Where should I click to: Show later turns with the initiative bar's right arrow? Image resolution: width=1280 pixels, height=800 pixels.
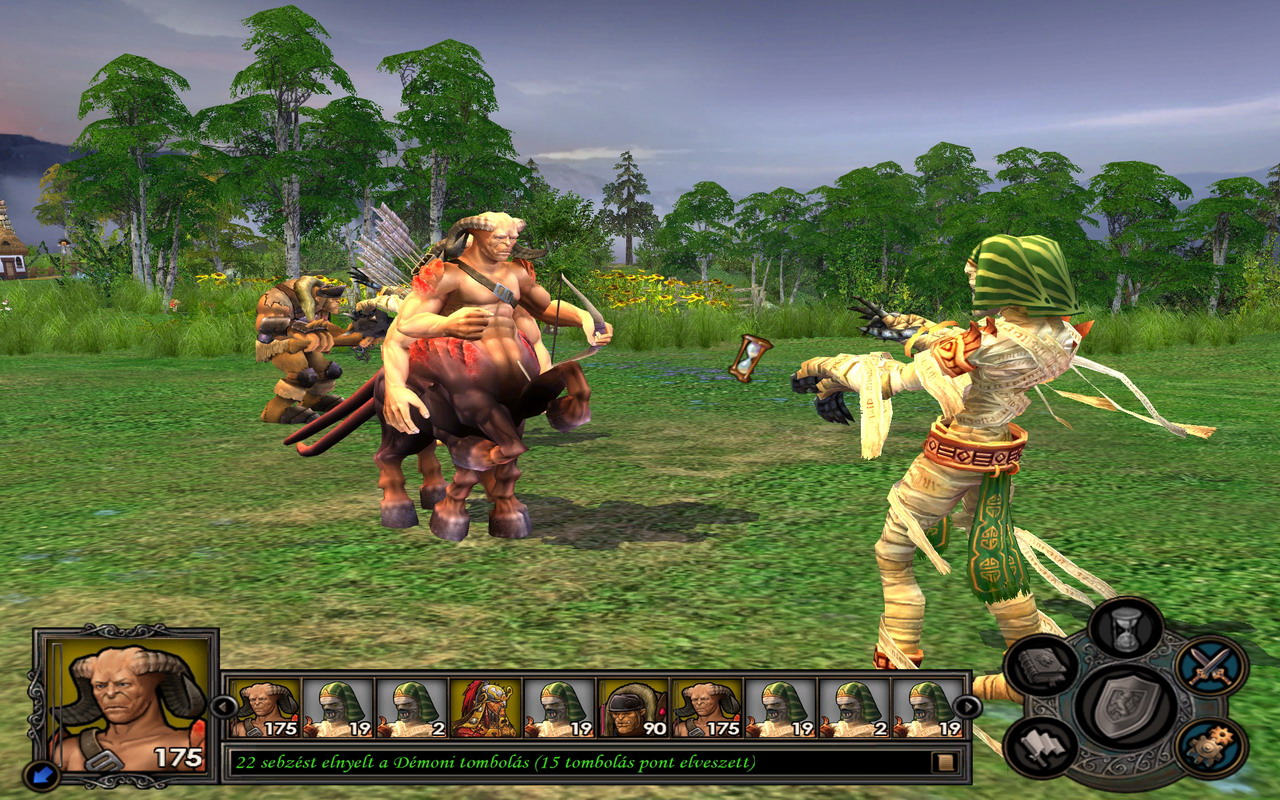(967, 707)
